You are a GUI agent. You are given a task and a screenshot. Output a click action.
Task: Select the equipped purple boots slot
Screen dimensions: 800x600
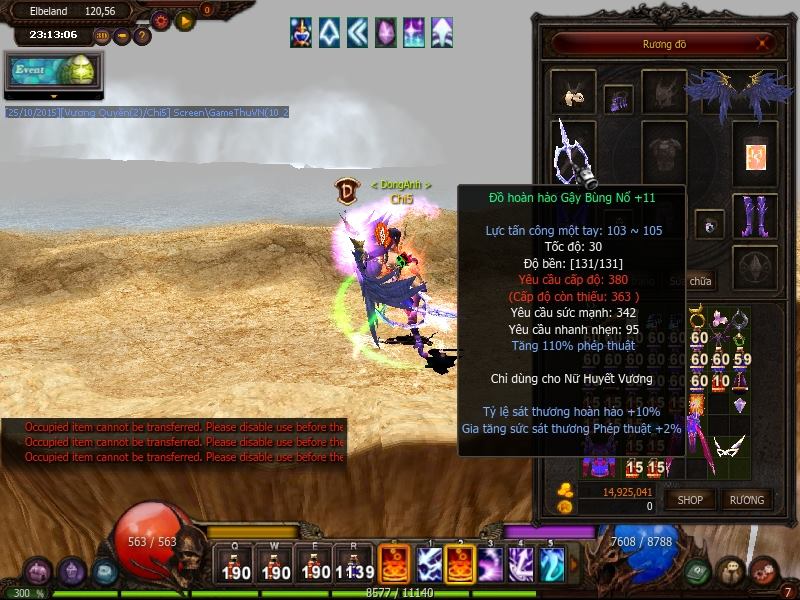(x=754, y=217)
